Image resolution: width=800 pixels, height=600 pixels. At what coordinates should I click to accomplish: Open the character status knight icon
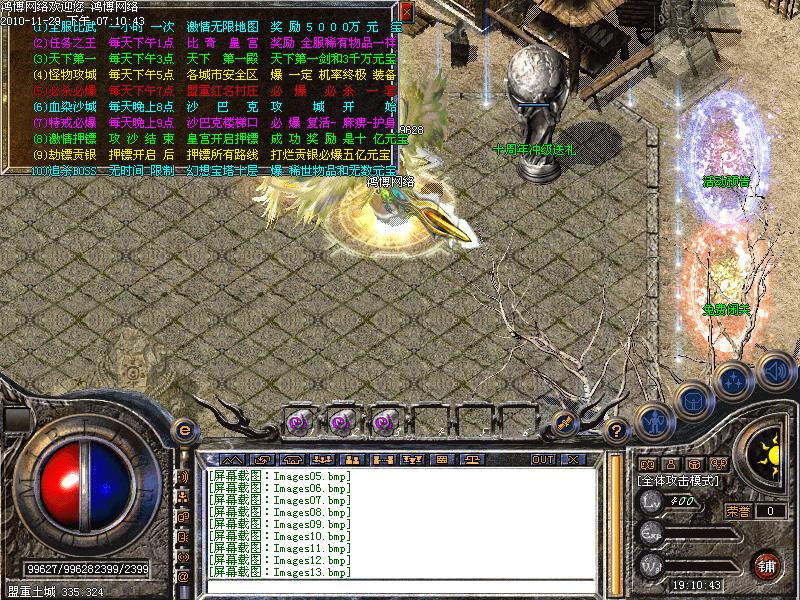(653, 419)
